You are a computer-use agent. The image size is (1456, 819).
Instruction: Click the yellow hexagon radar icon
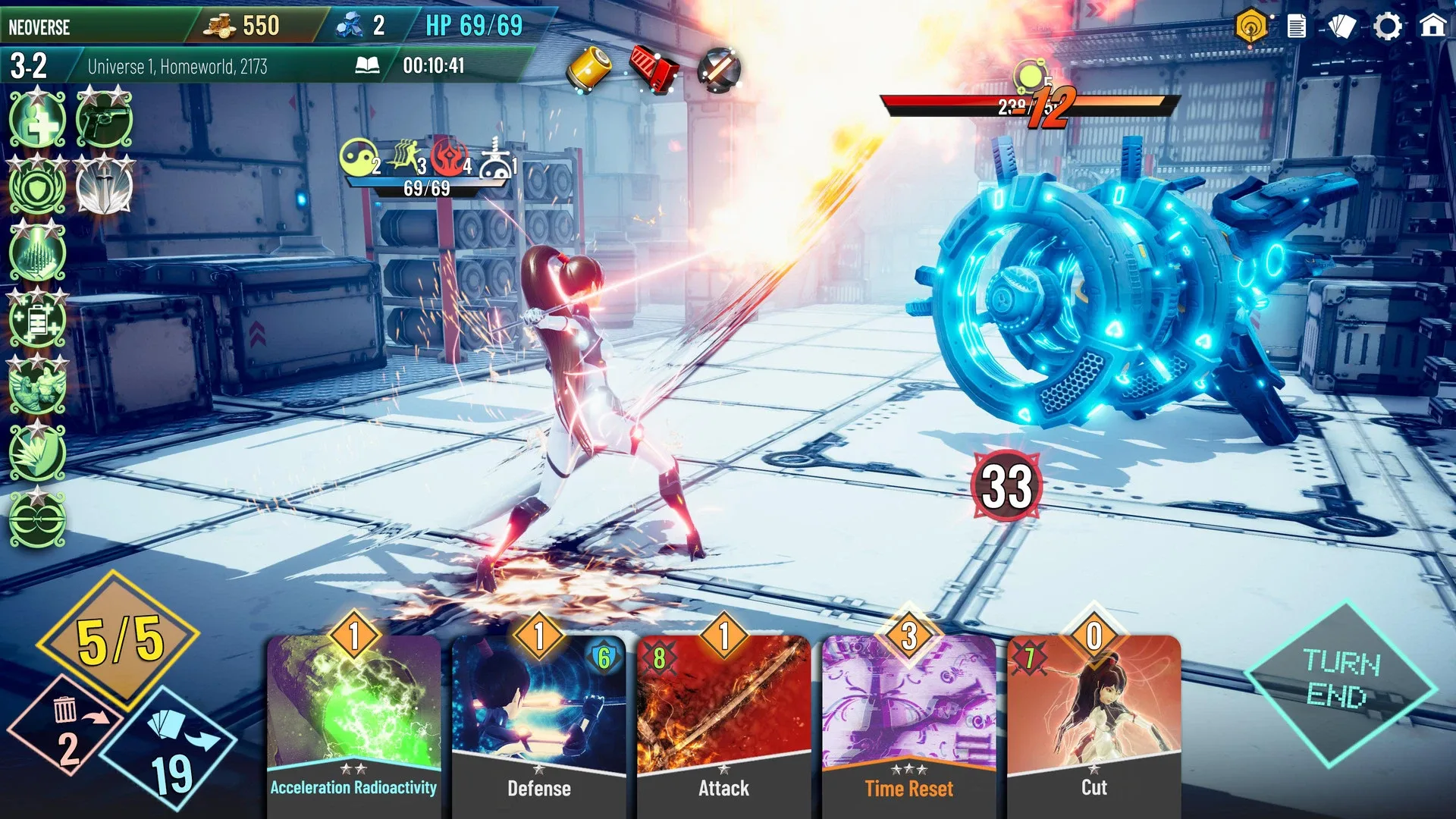tap(1251, 27)
